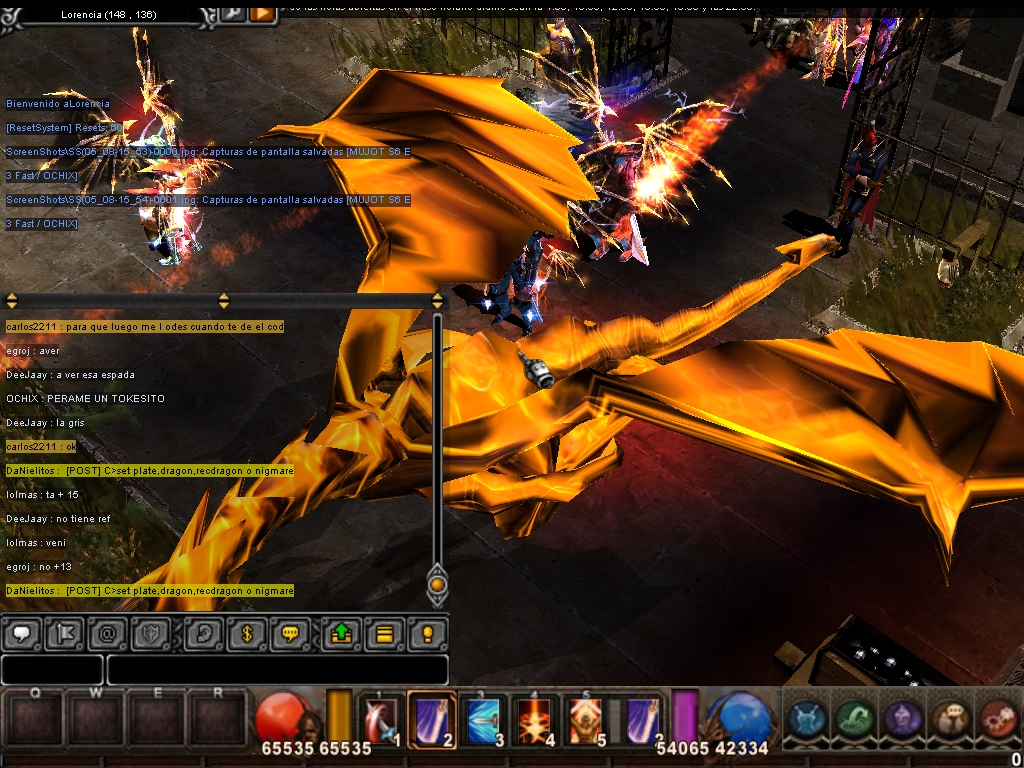Select the highlighted skill in slot 2
Viewport: 1024px width, 768px height.
click(x=432, y=720)
